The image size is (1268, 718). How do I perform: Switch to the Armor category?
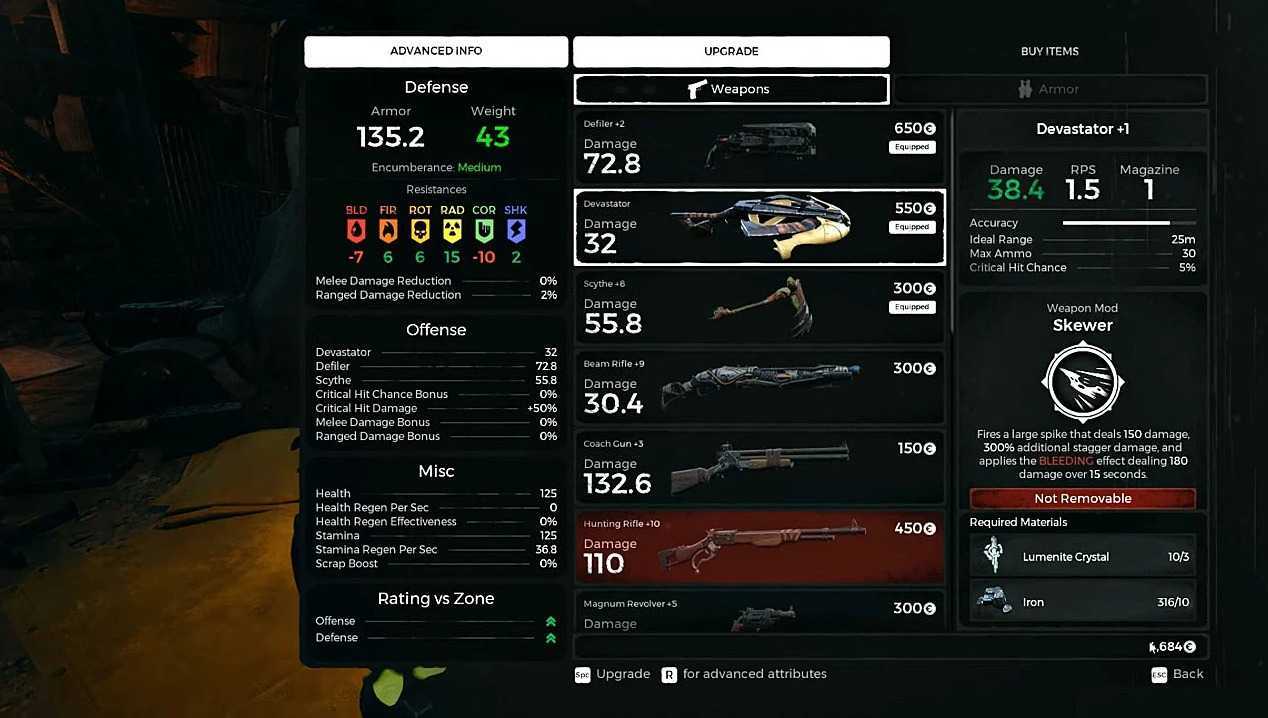[1049, 89]
